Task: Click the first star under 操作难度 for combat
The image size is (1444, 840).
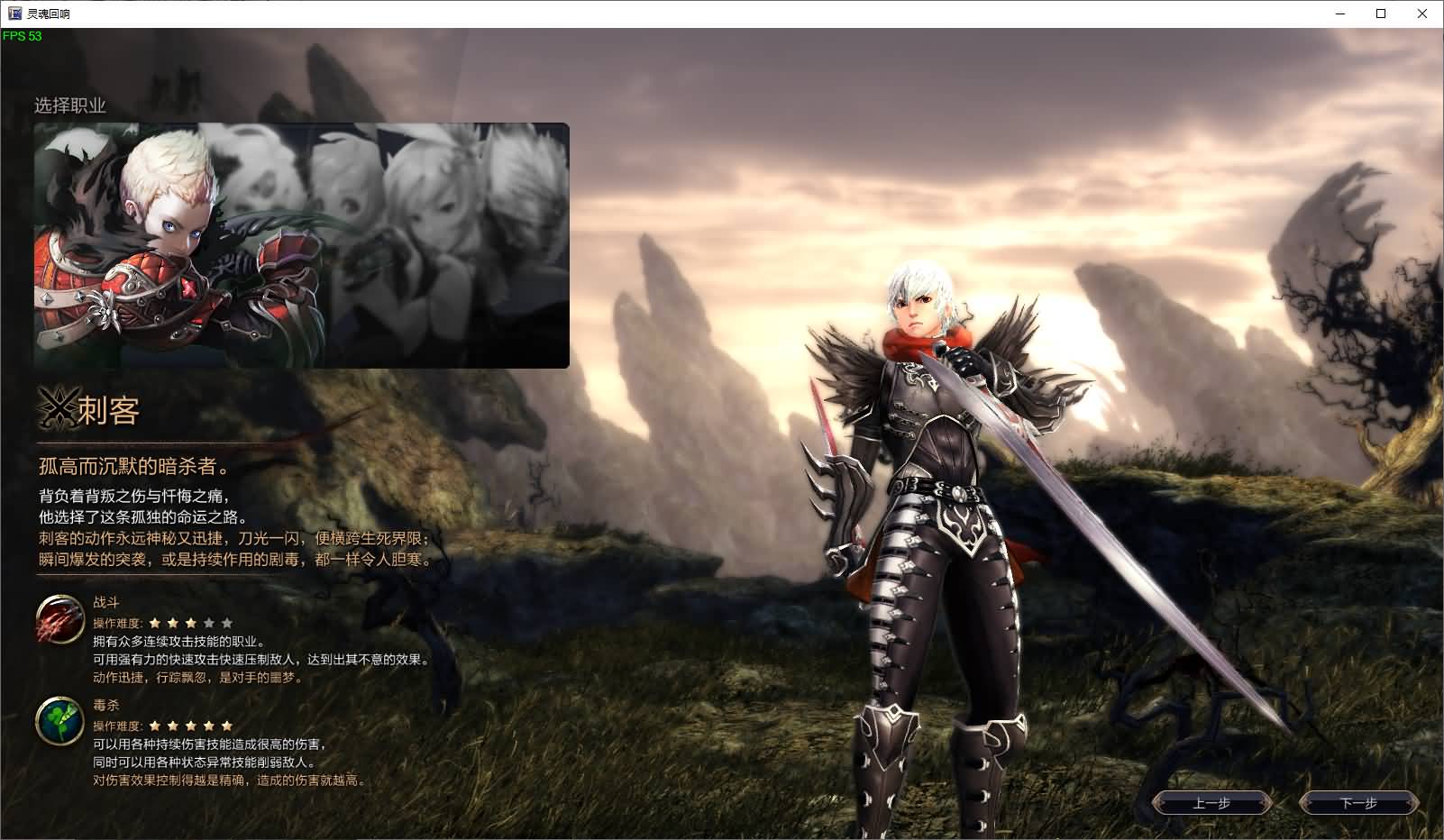Action: click(156, 622)
